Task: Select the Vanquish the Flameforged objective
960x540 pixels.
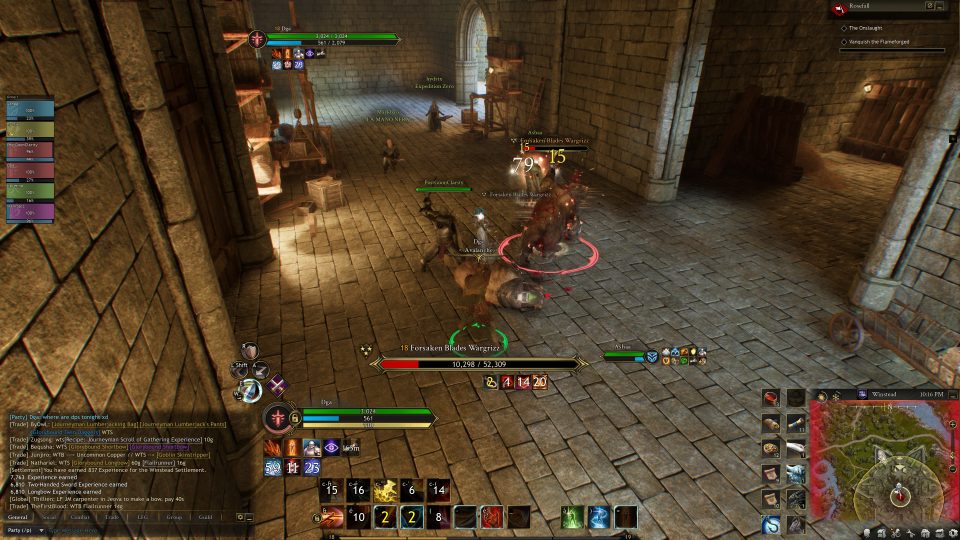Action: [x=878, y=43]
